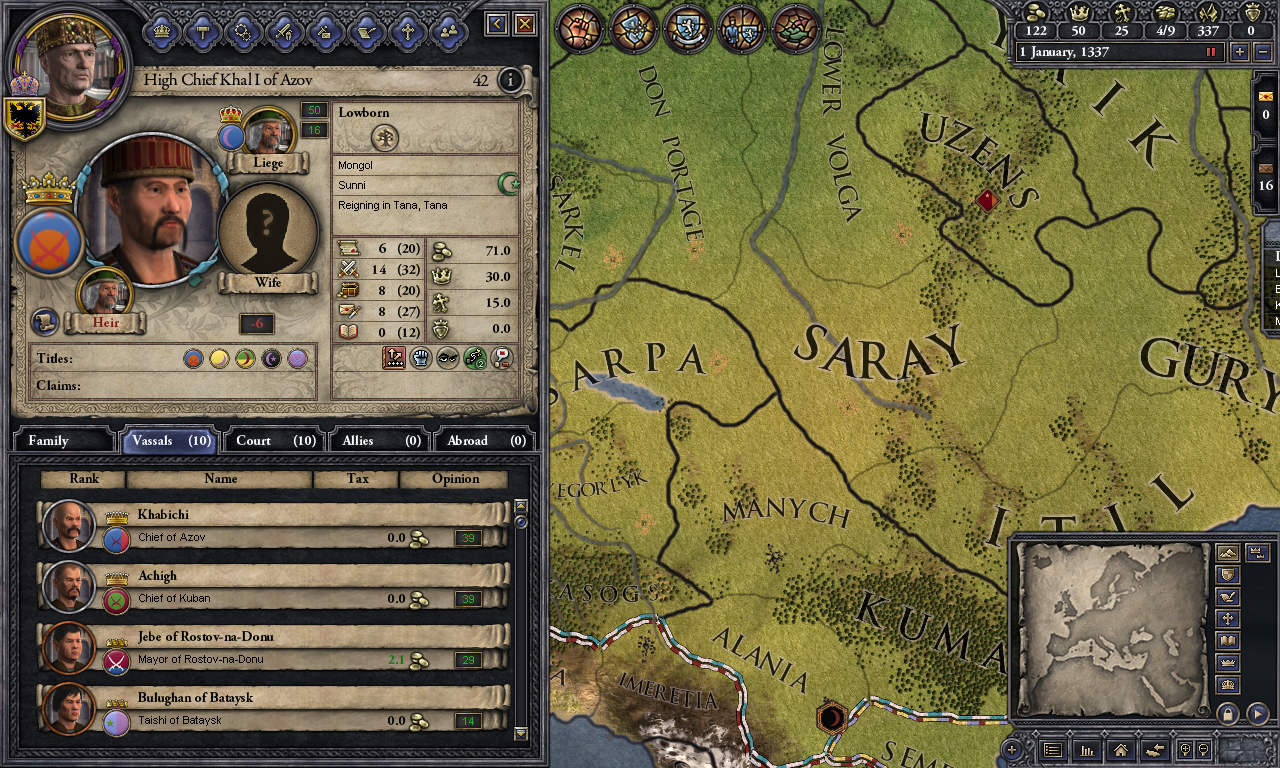Image resolution: width=1280 pixels, height=768 pixels.
Task: Open the message log list icon
Action: point(1054,750)
